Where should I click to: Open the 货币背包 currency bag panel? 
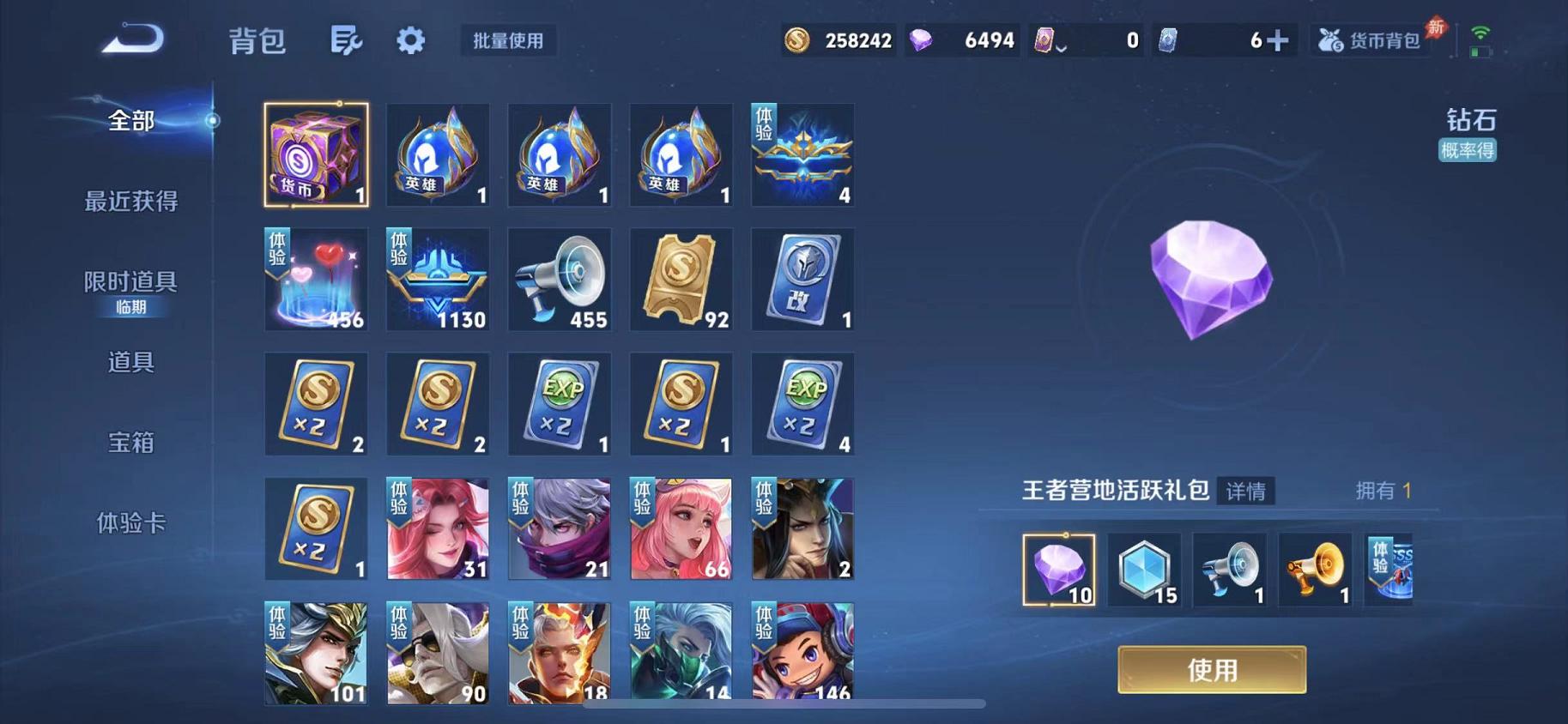pyautogui.click(x=1367, y=39)
